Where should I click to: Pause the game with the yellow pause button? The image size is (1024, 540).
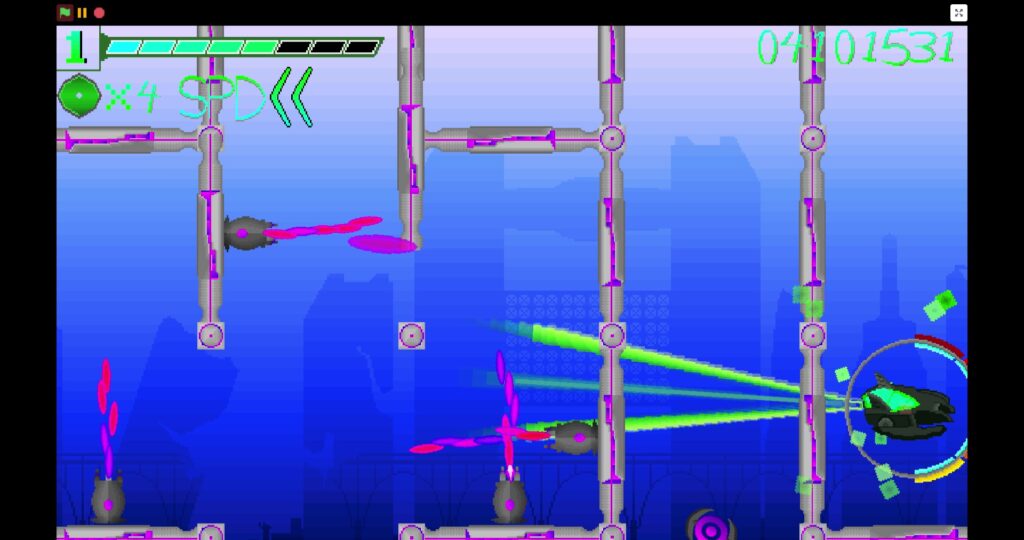tap(82, 13)
